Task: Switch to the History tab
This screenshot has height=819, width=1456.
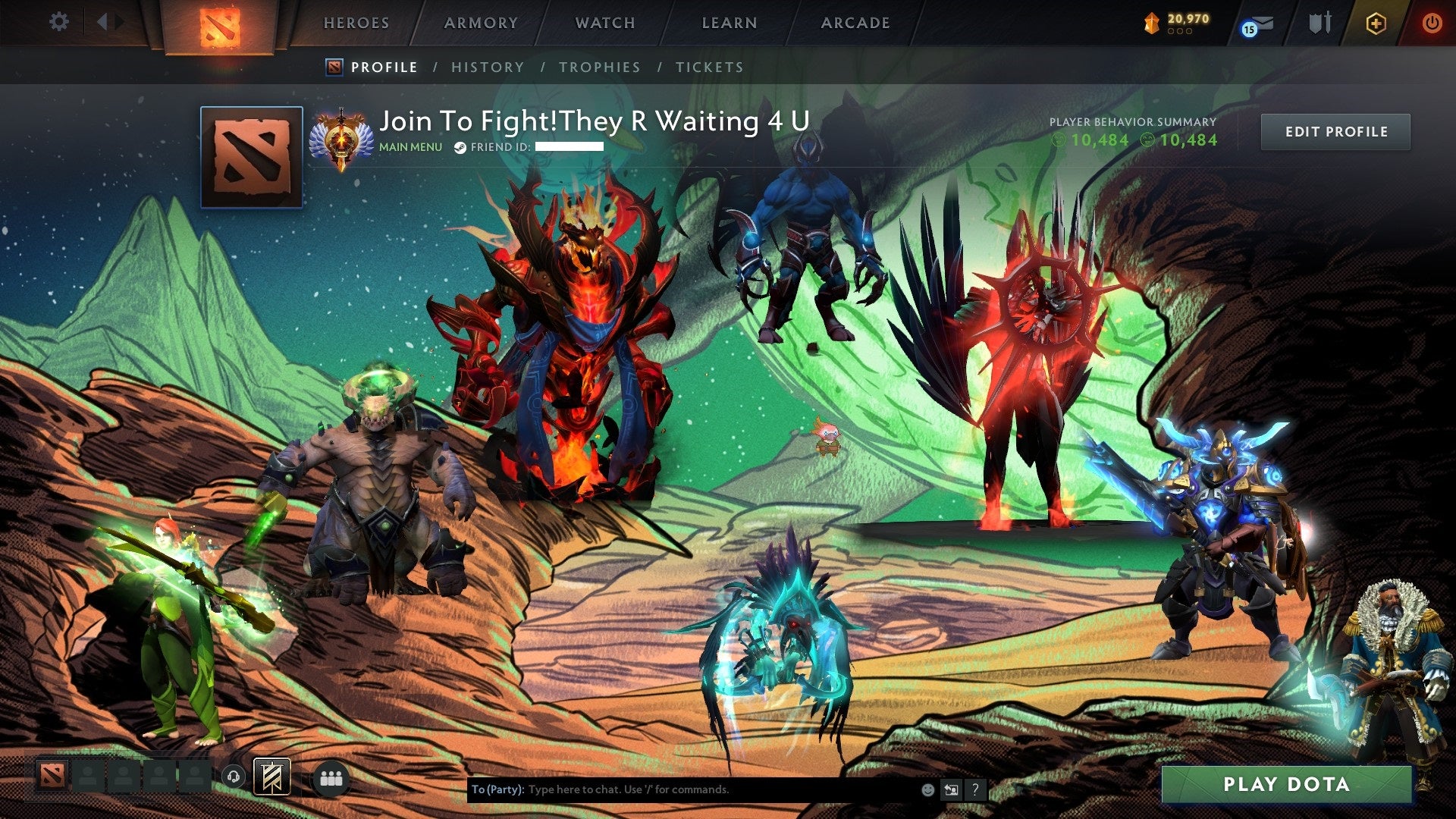Action: pyautogui.click(x=488, y=67)
